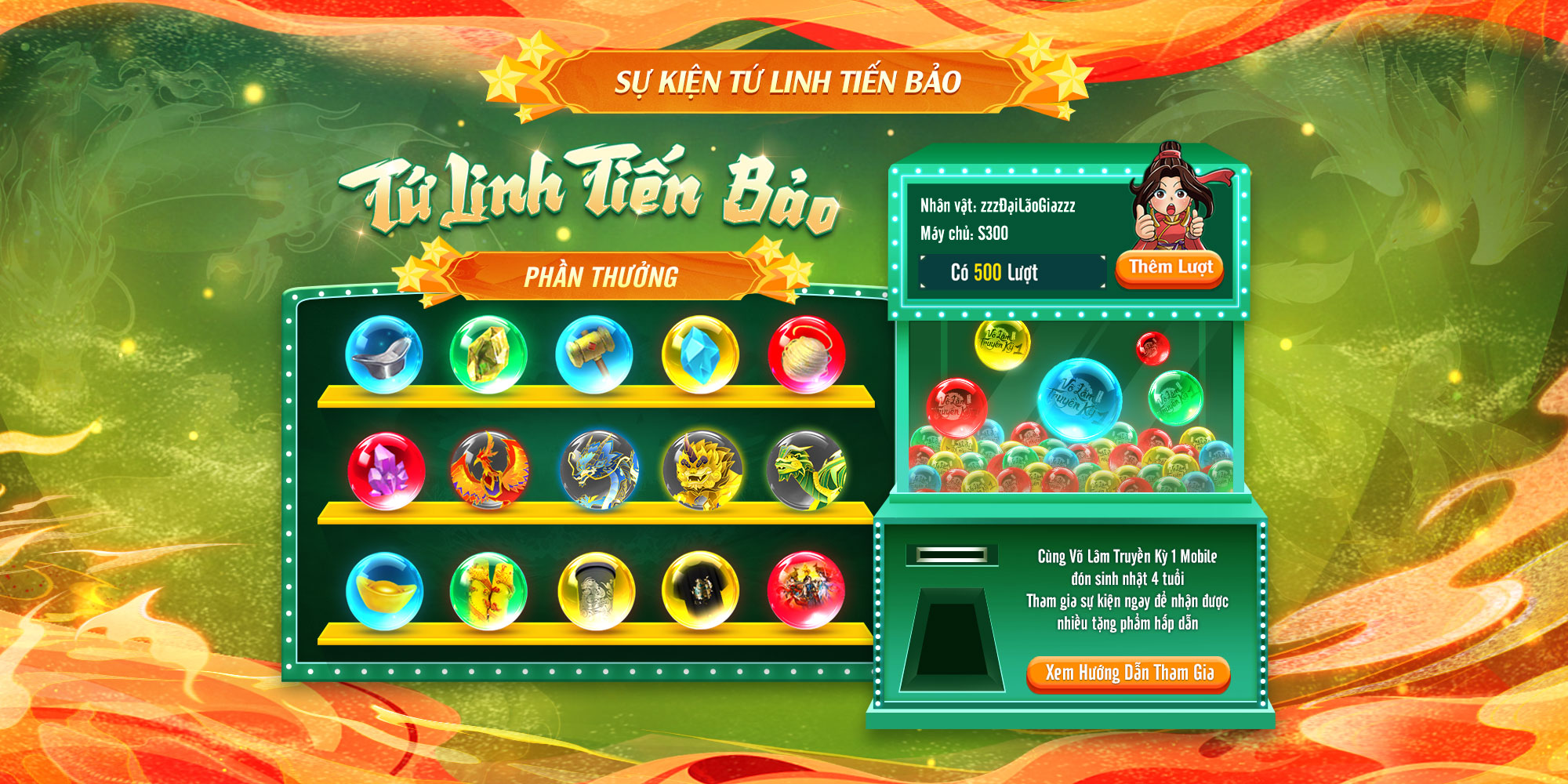
Task: Choose the yellow-green ore prize orb
Action: click(x=488, y=354)
